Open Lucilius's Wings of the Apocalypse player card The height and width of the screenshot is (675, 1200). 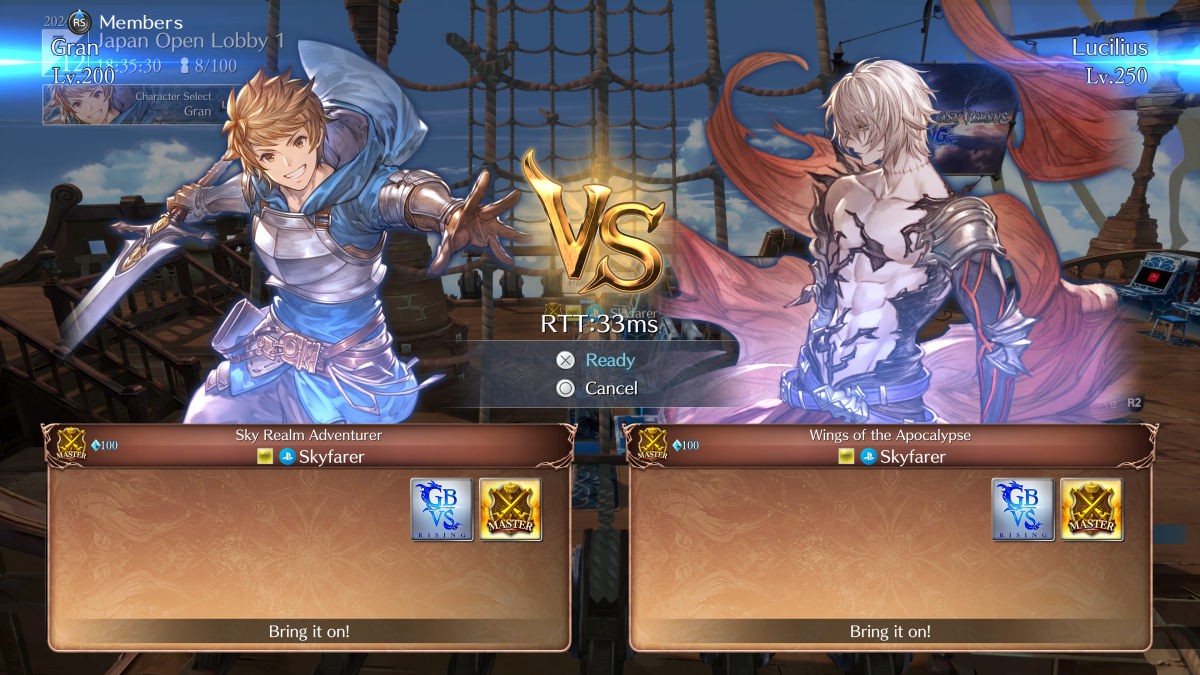[890, 536]
